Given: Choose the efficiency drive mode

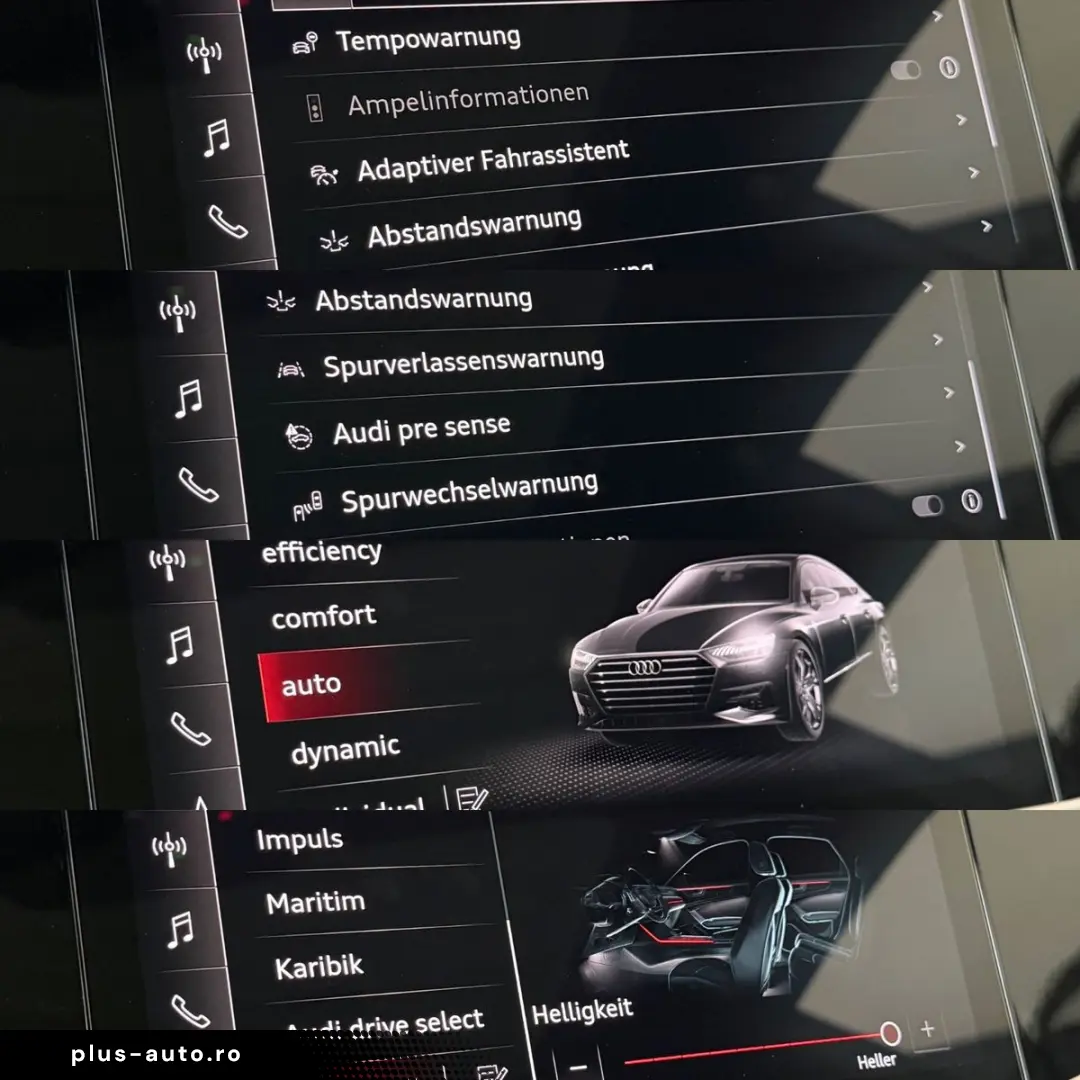Looking at the screenshot, I should [321, 551].
